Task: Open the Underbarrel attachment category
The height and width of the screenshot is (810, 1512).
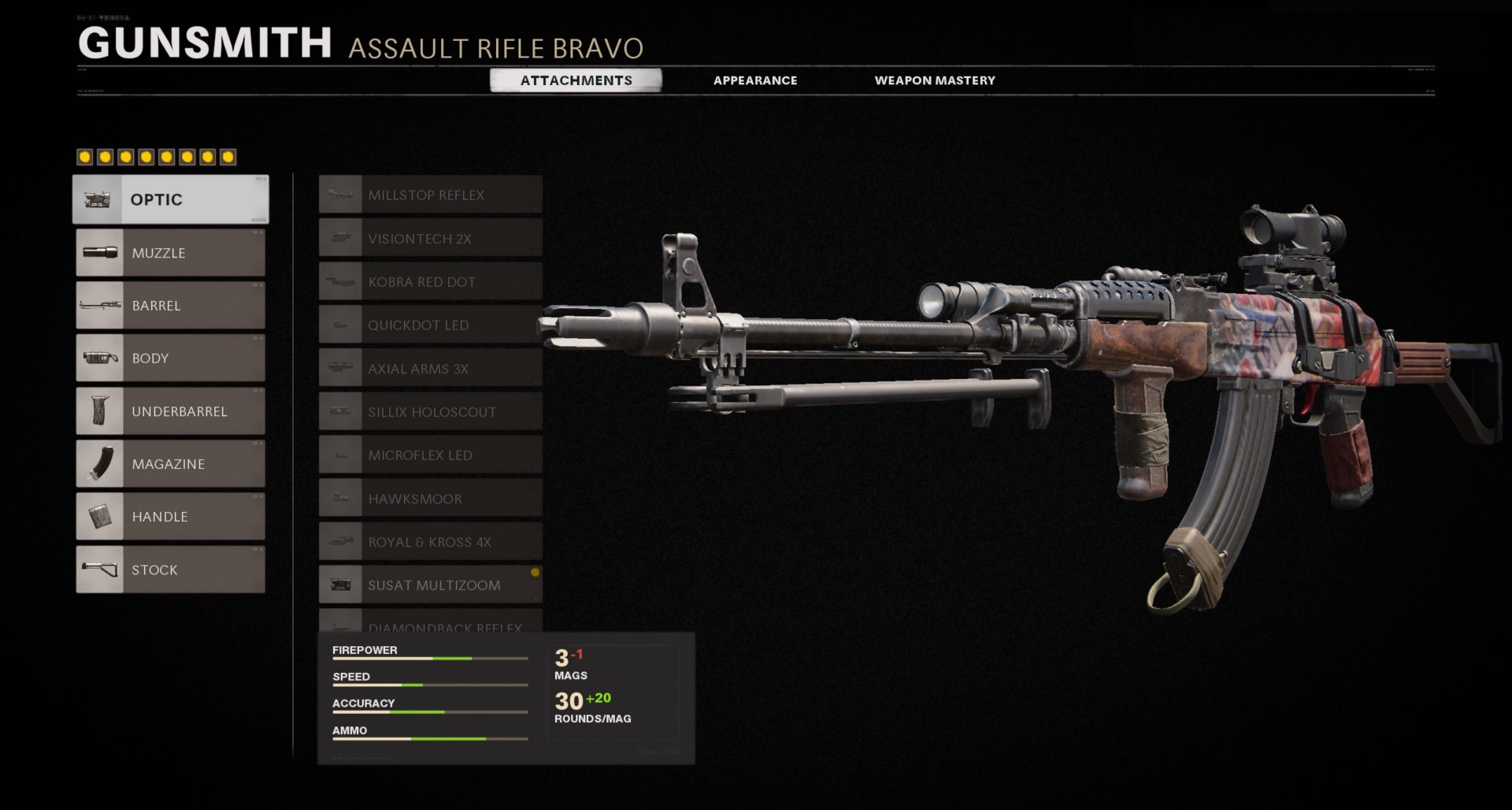Action: click(171, 411)
